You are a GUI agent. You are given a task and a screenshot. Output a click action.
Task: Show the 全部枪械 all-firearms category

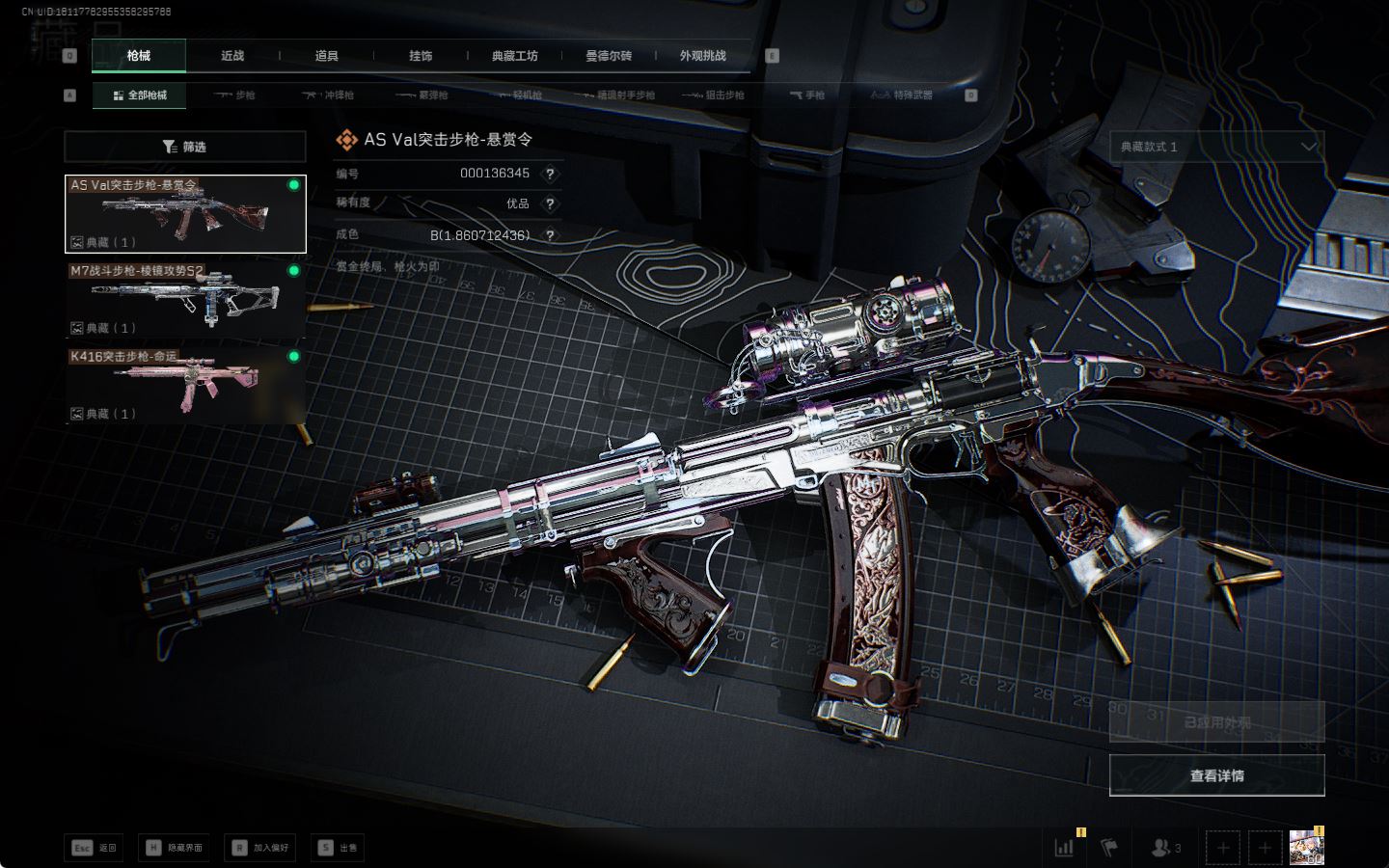pos(140,95)
